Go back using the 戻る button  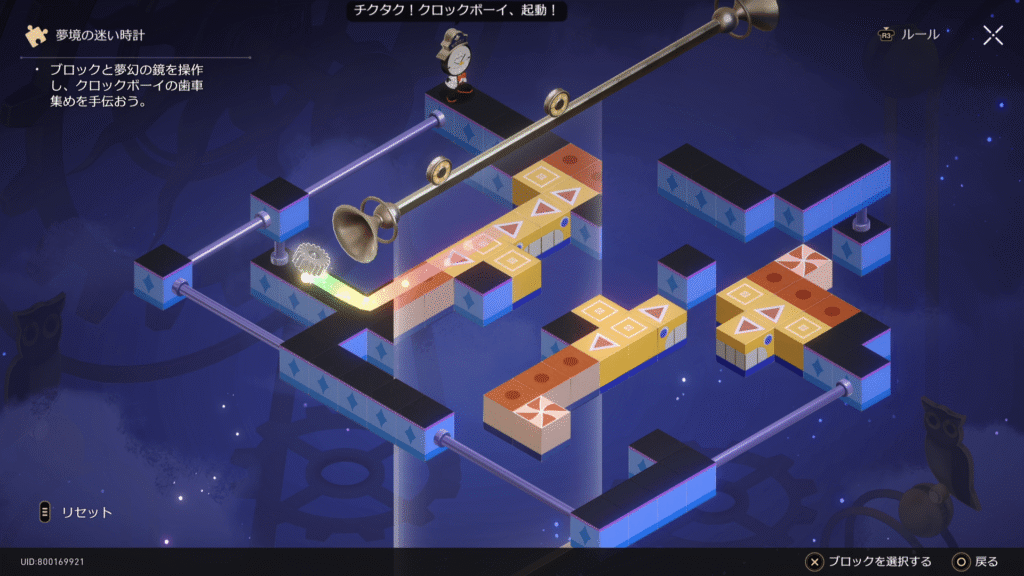(975, 562)
